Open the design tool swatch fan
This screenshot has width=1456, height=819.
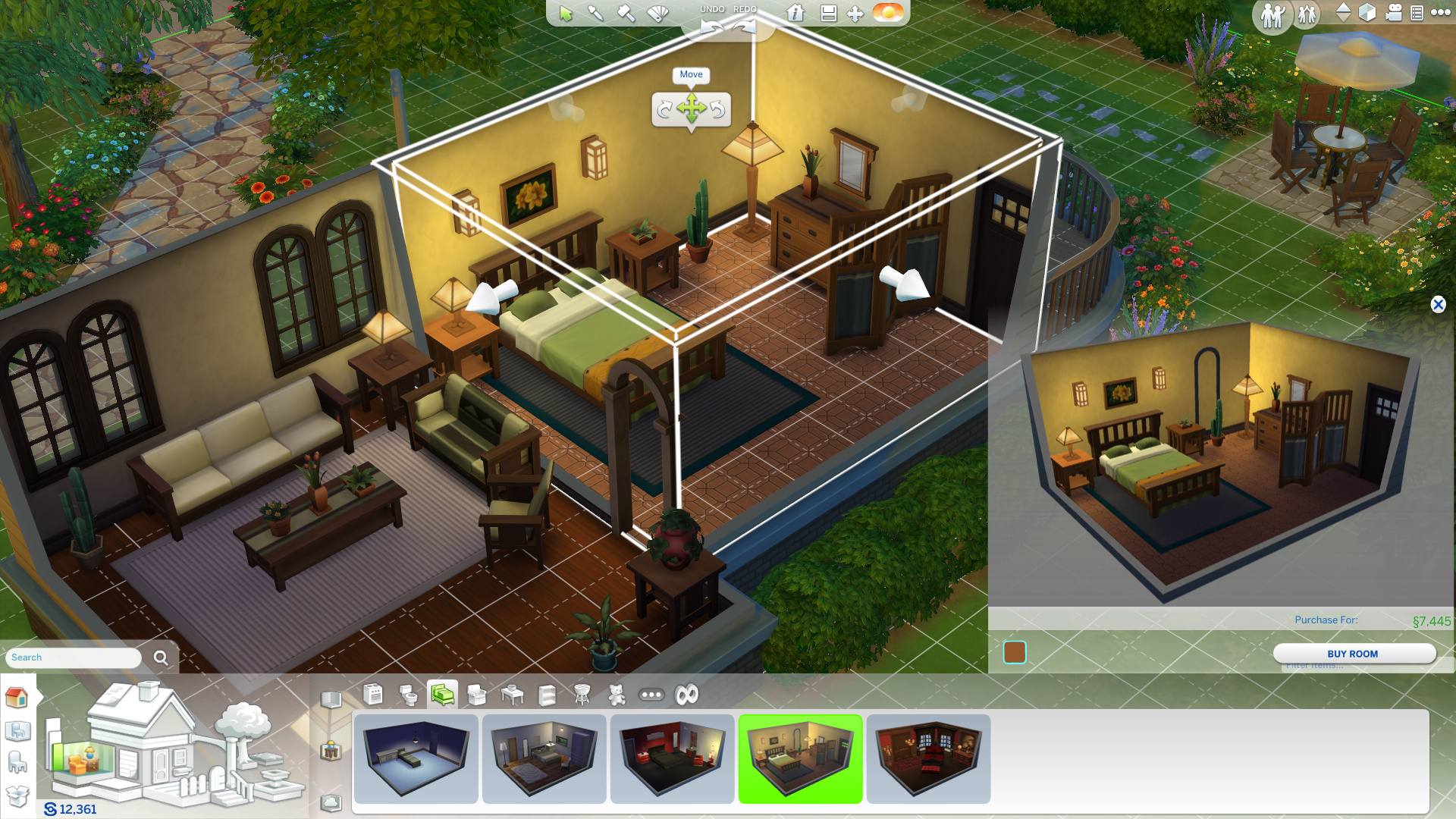click(x=657, y=13)
